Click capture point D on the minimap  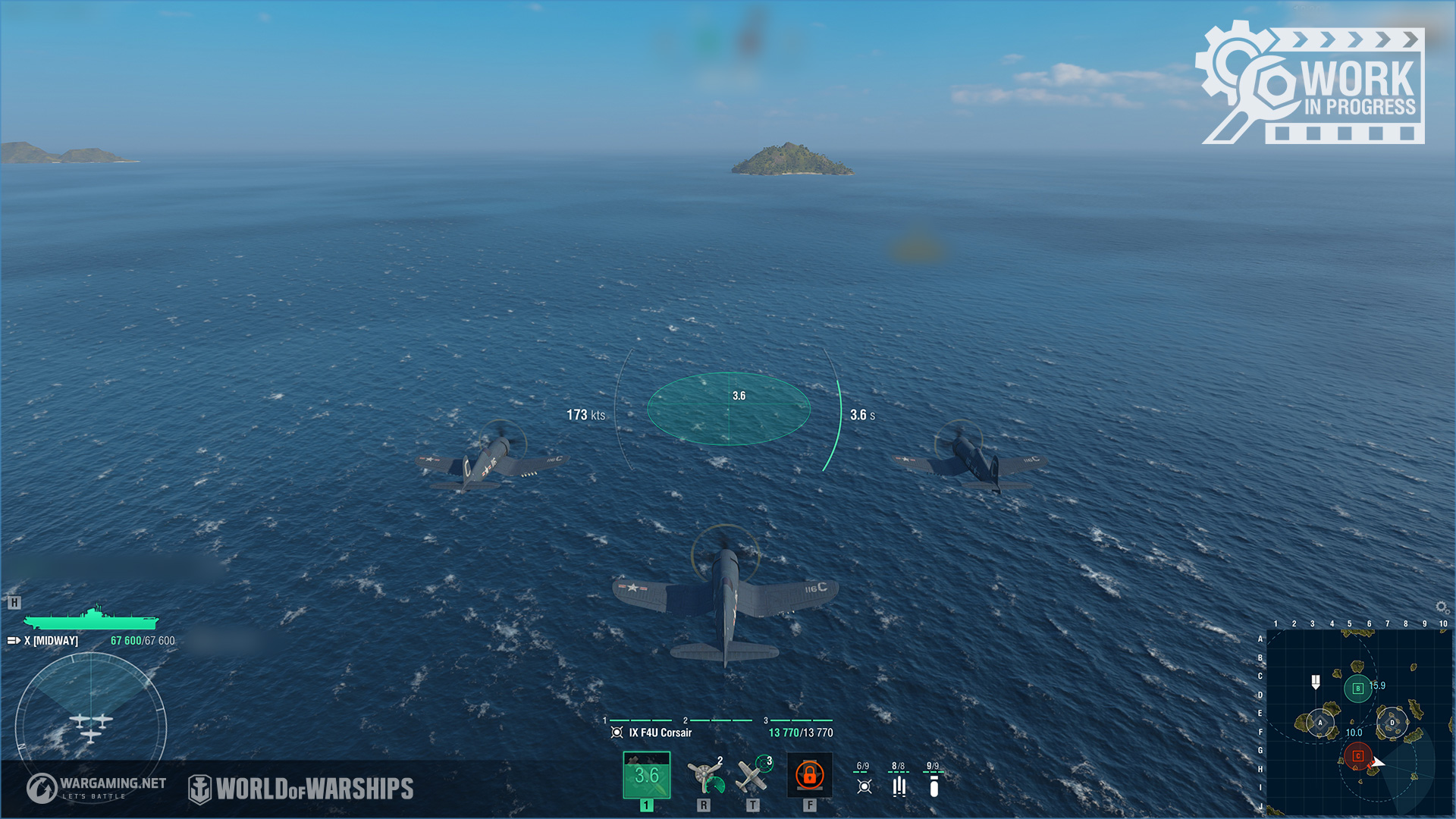[x=1392, y=723]
